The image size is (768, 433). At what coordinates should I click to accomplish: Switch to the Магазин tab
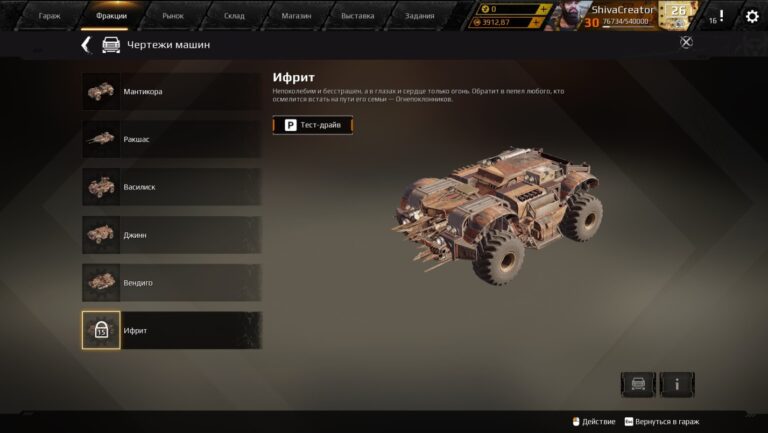[296, 16]
